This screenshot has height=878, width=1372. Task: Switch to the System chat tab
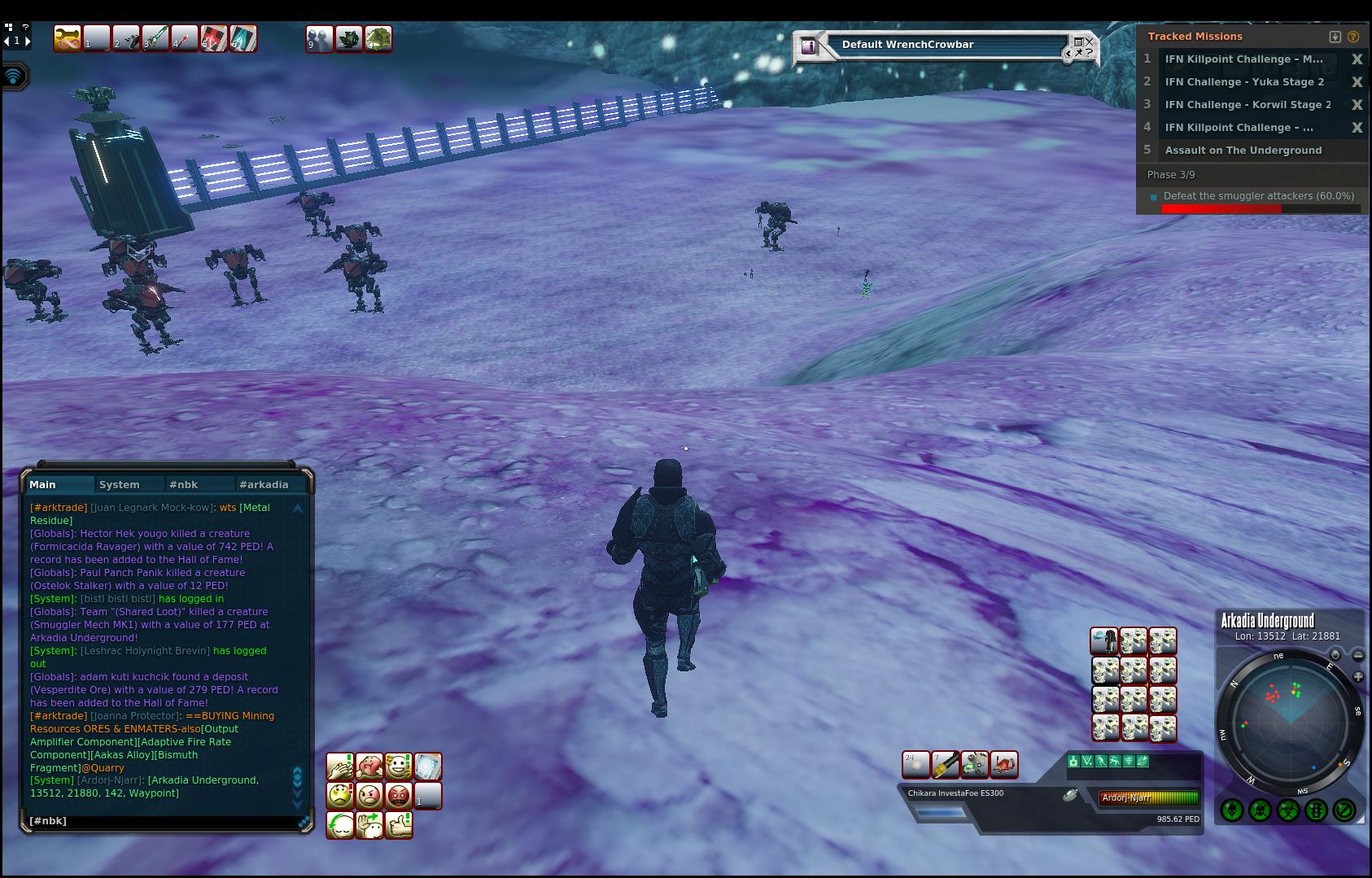click(120, 484)
